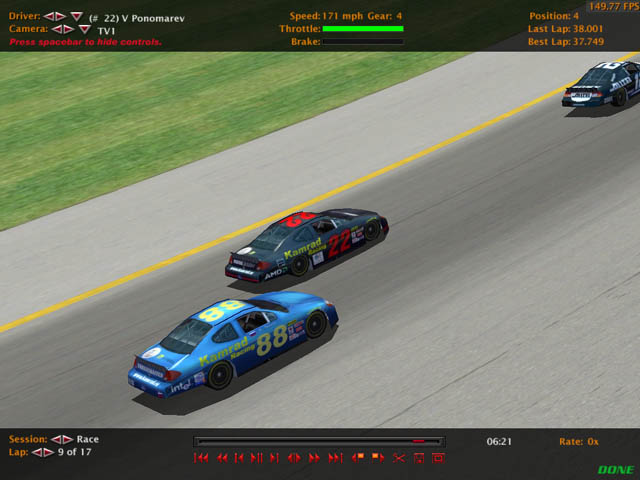Screen dimensions: 640x480
Task: Rewind the replay to the start
Action: (x=201, y=458)
